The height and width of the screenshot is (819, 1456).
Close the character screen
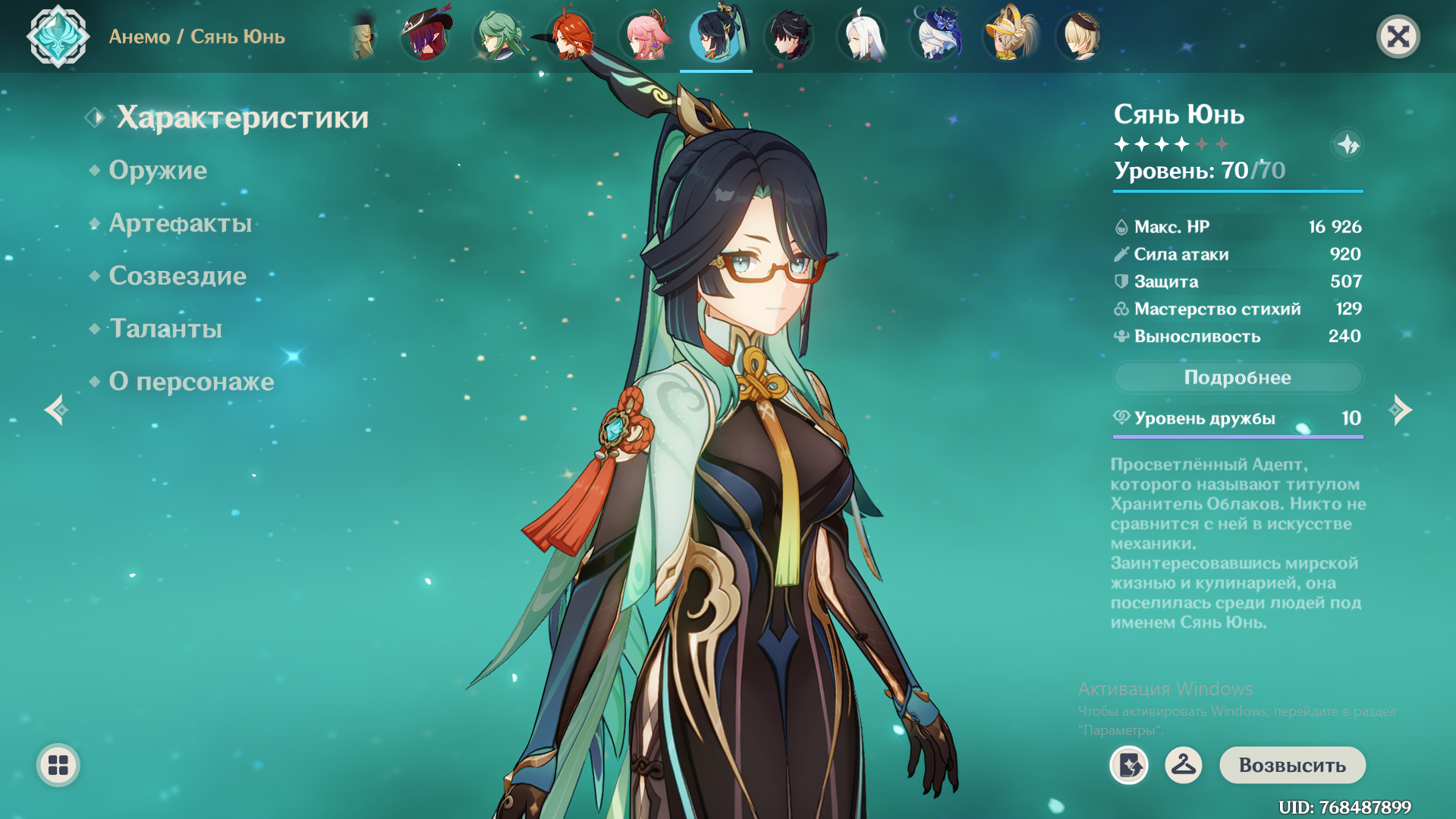(1398, 36)
